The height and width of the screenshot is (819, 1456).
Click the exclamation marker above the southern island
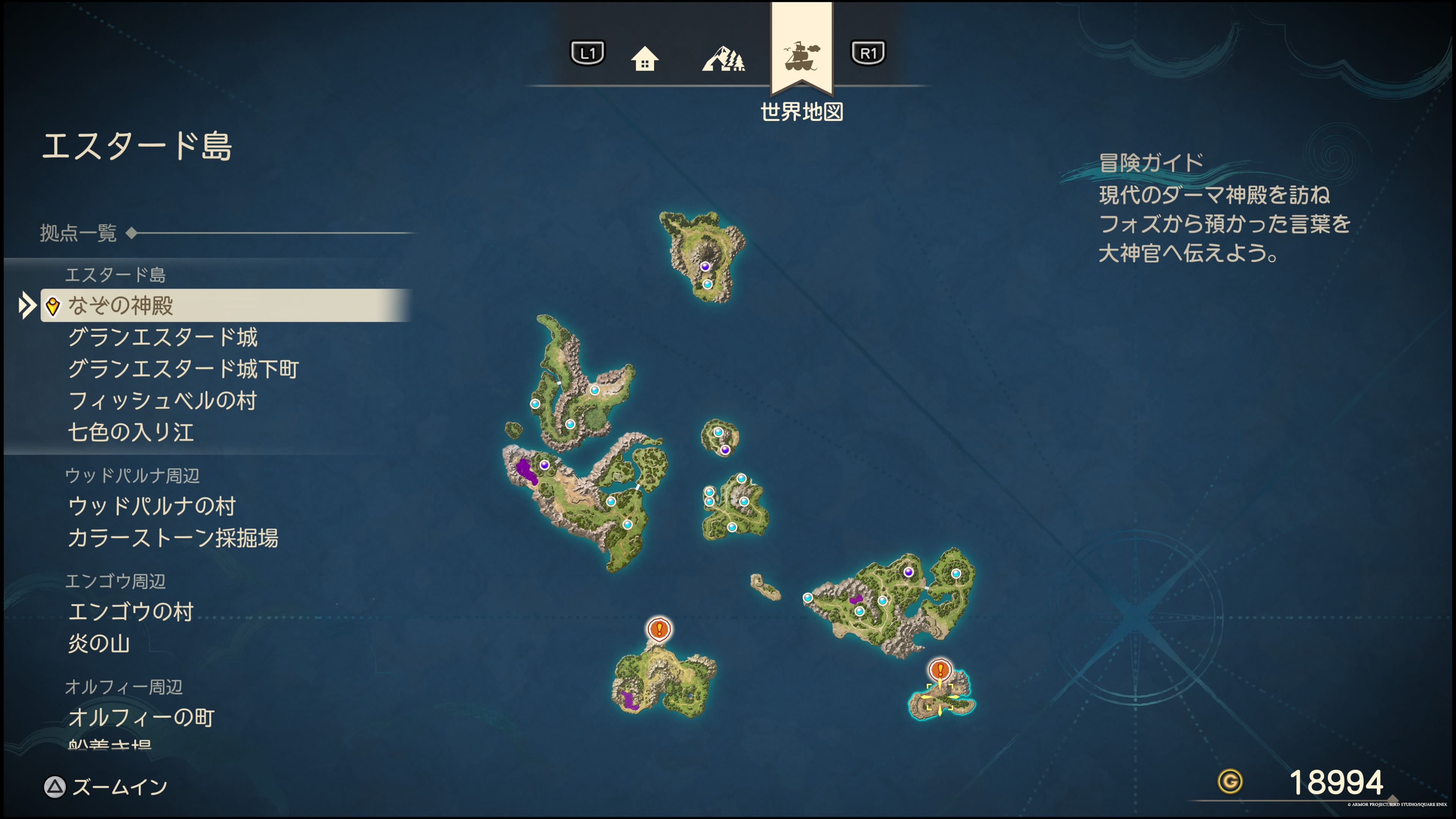pos(659,629)
